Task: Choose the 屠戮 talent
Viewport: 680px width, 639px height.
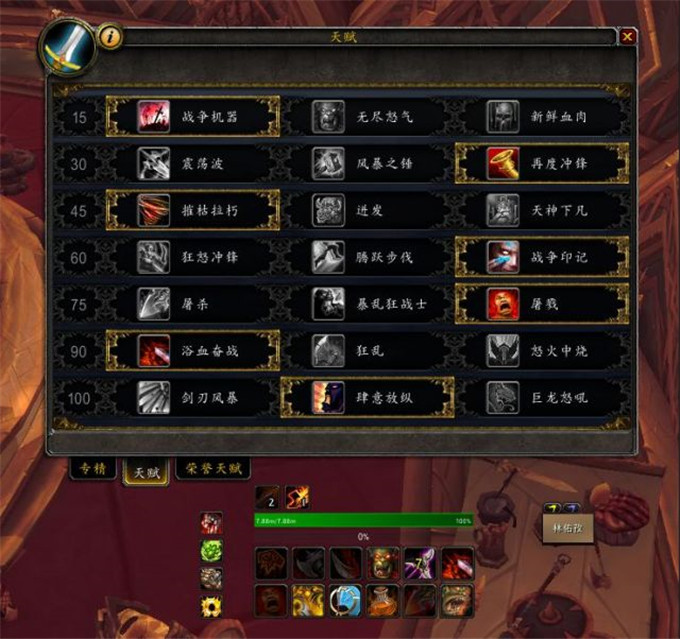Action: (542, 303)
